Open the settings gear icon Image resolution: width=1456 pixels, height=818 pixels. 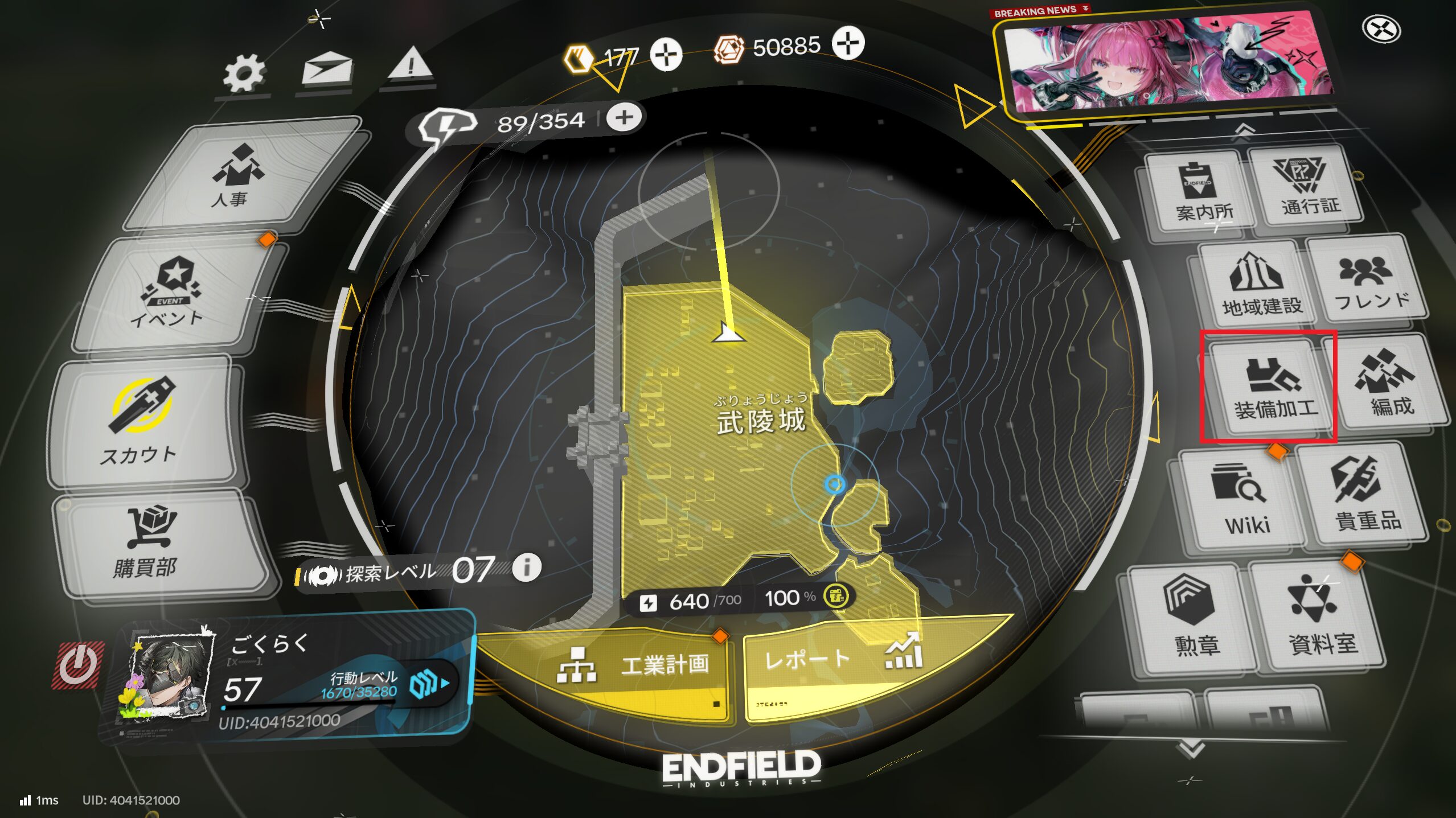click(244, 74)
